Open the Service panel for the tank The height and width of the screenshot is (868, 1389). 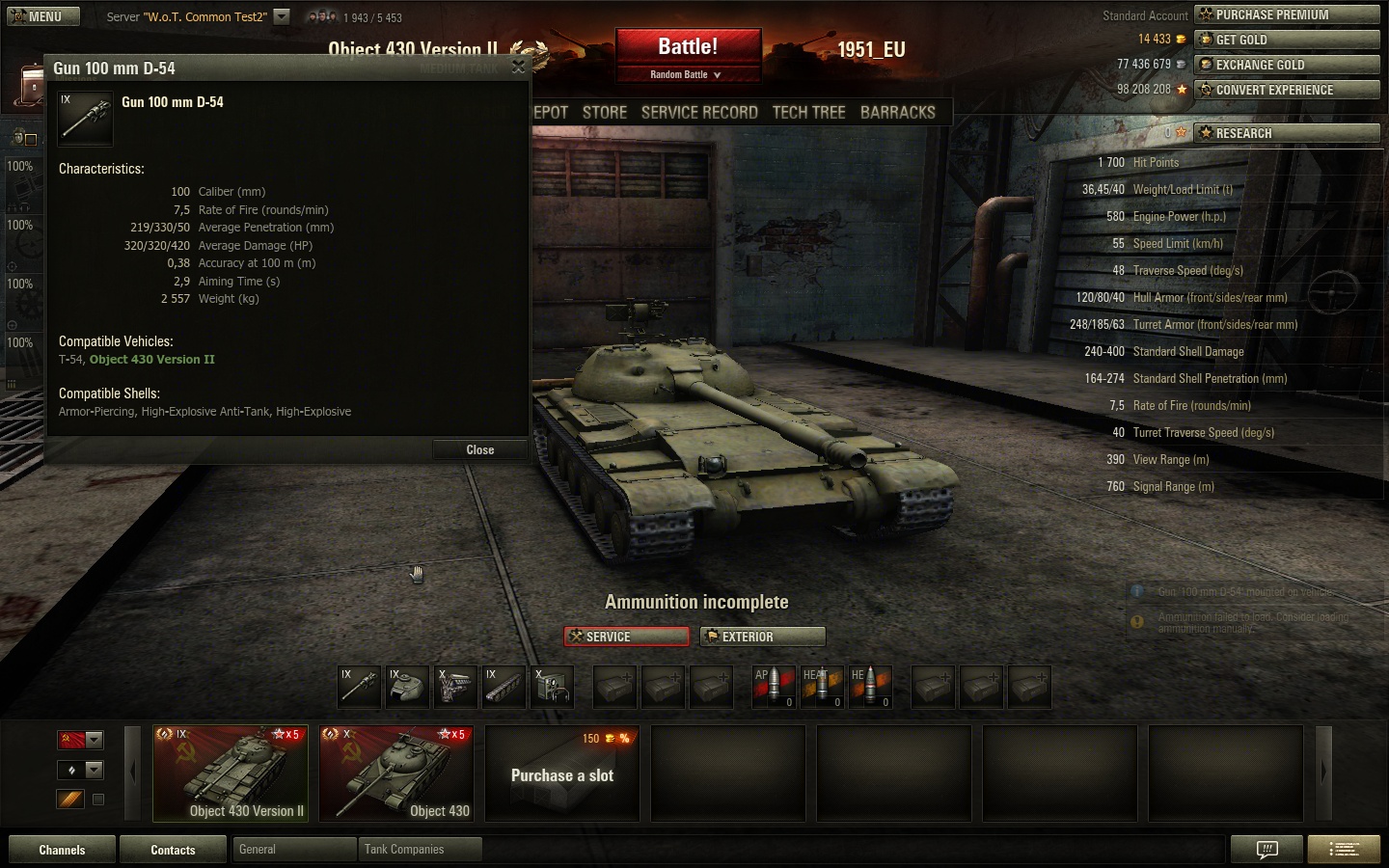627,637
